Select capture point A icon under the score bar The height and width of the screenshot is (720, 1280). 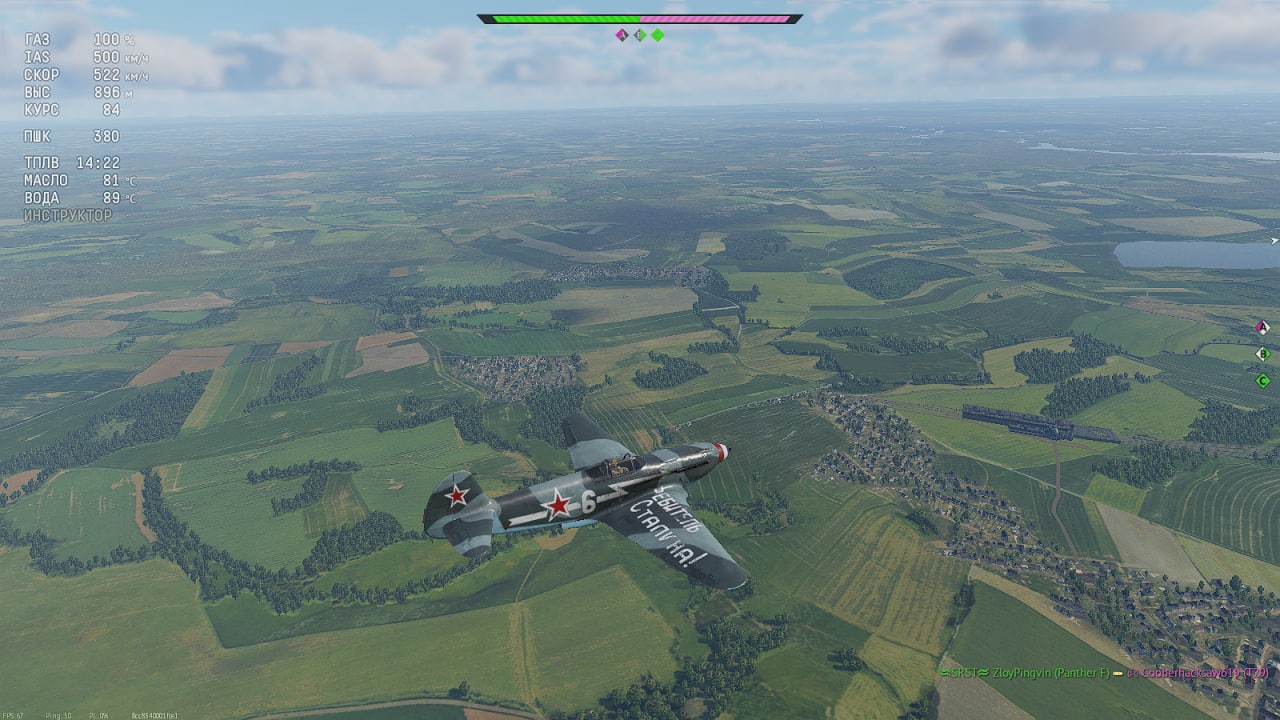point(621,35)
